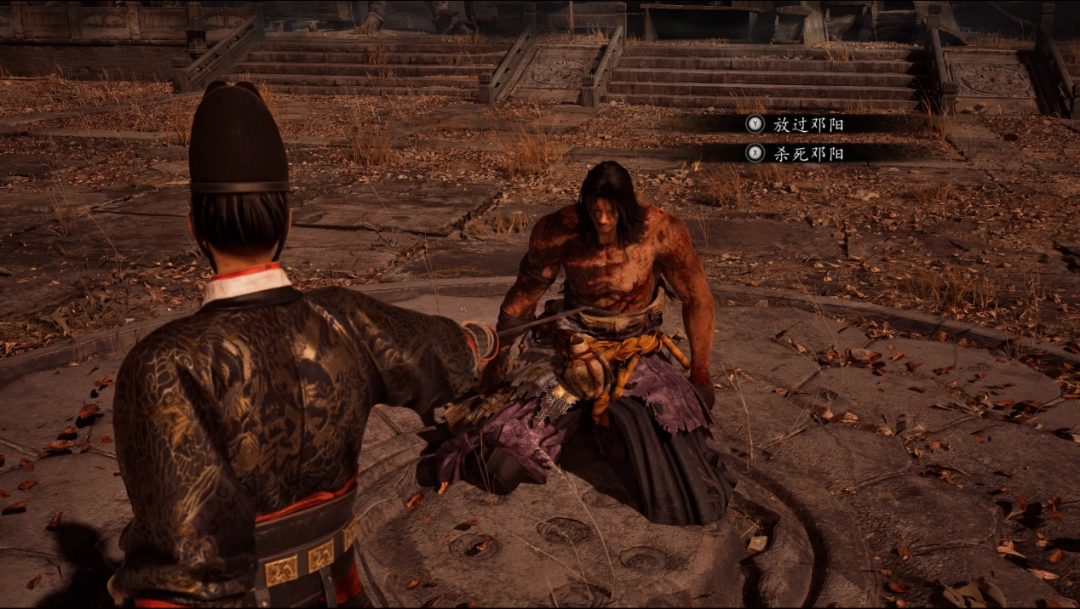This screenshot has height=609, width=1080.
Task: Select the 杀死邓阳 (kill Deng Yang) option
Action: pos(808,154)
